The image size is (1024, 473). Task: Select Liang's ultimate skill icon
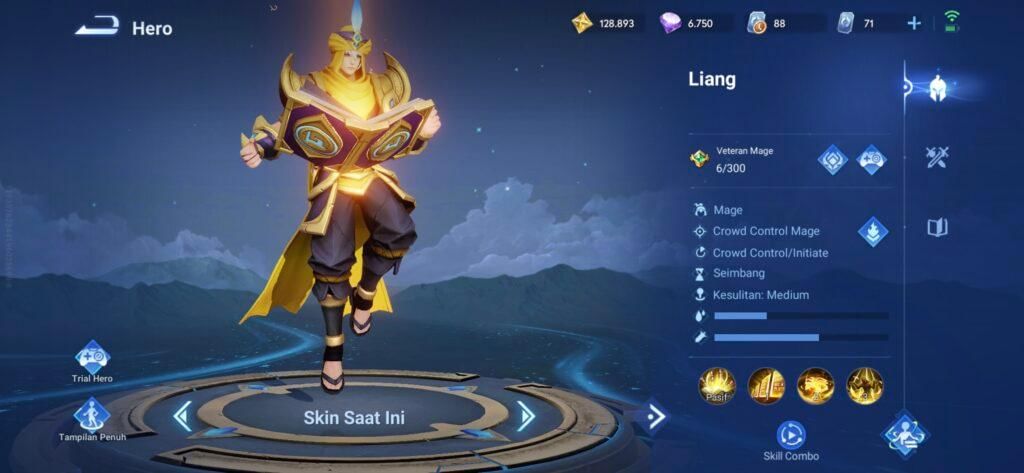click(x=864, y=385)
